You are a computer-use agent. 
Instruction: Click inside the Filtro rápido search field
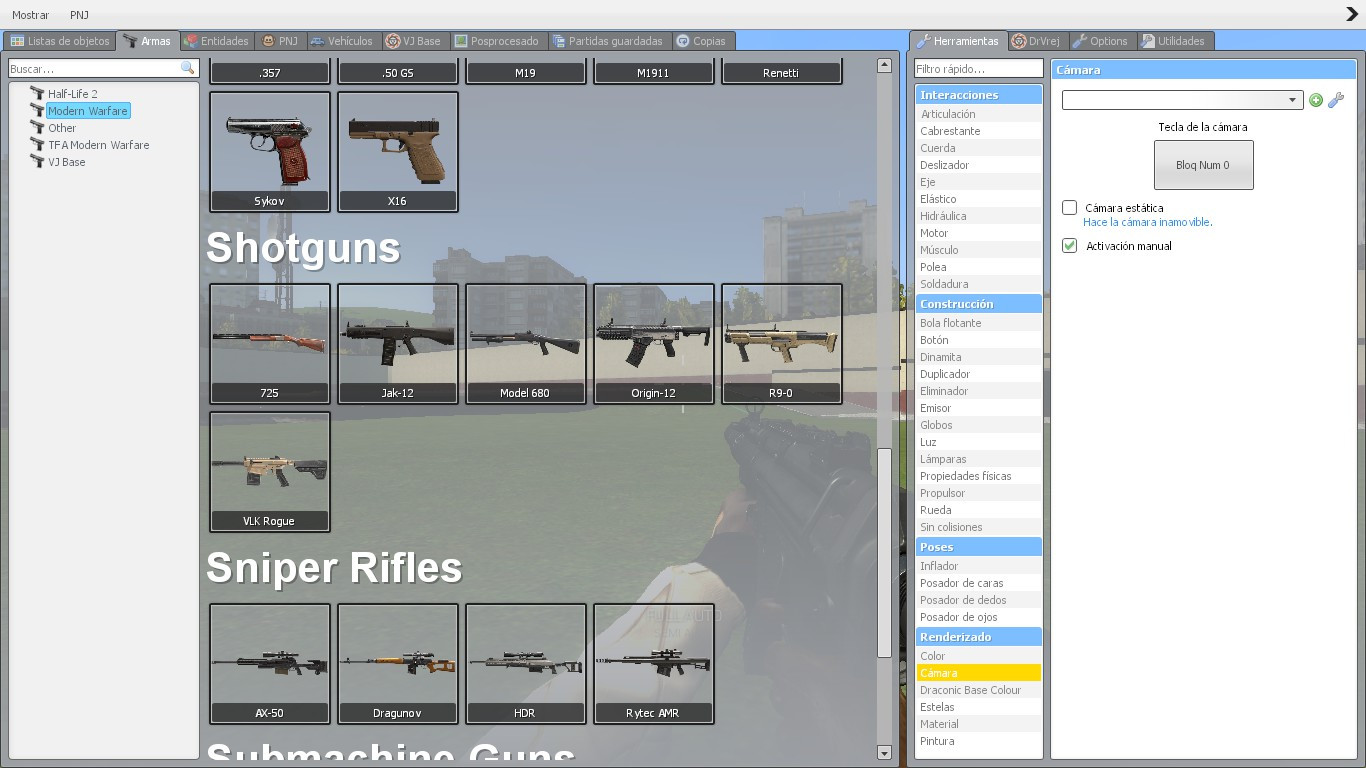[978, 67]
